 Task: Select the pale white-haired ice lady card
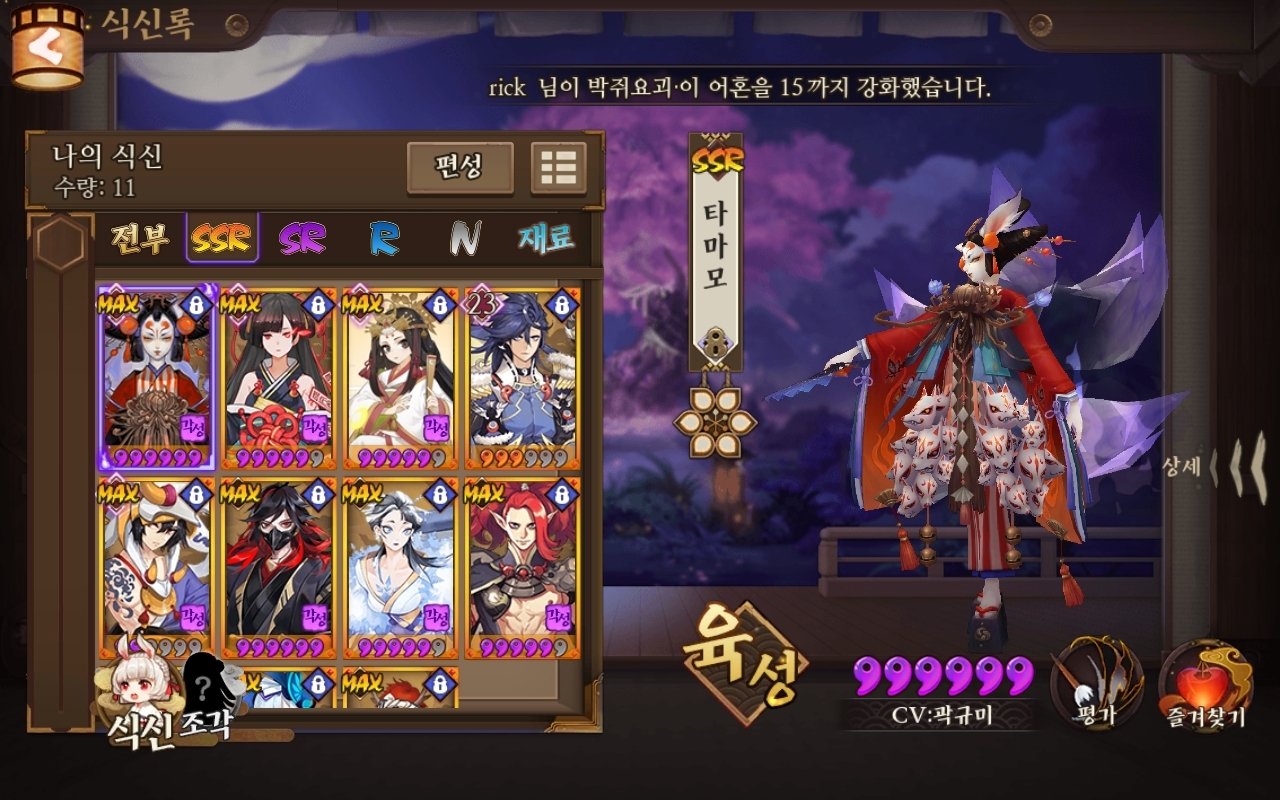click(400, 568)
